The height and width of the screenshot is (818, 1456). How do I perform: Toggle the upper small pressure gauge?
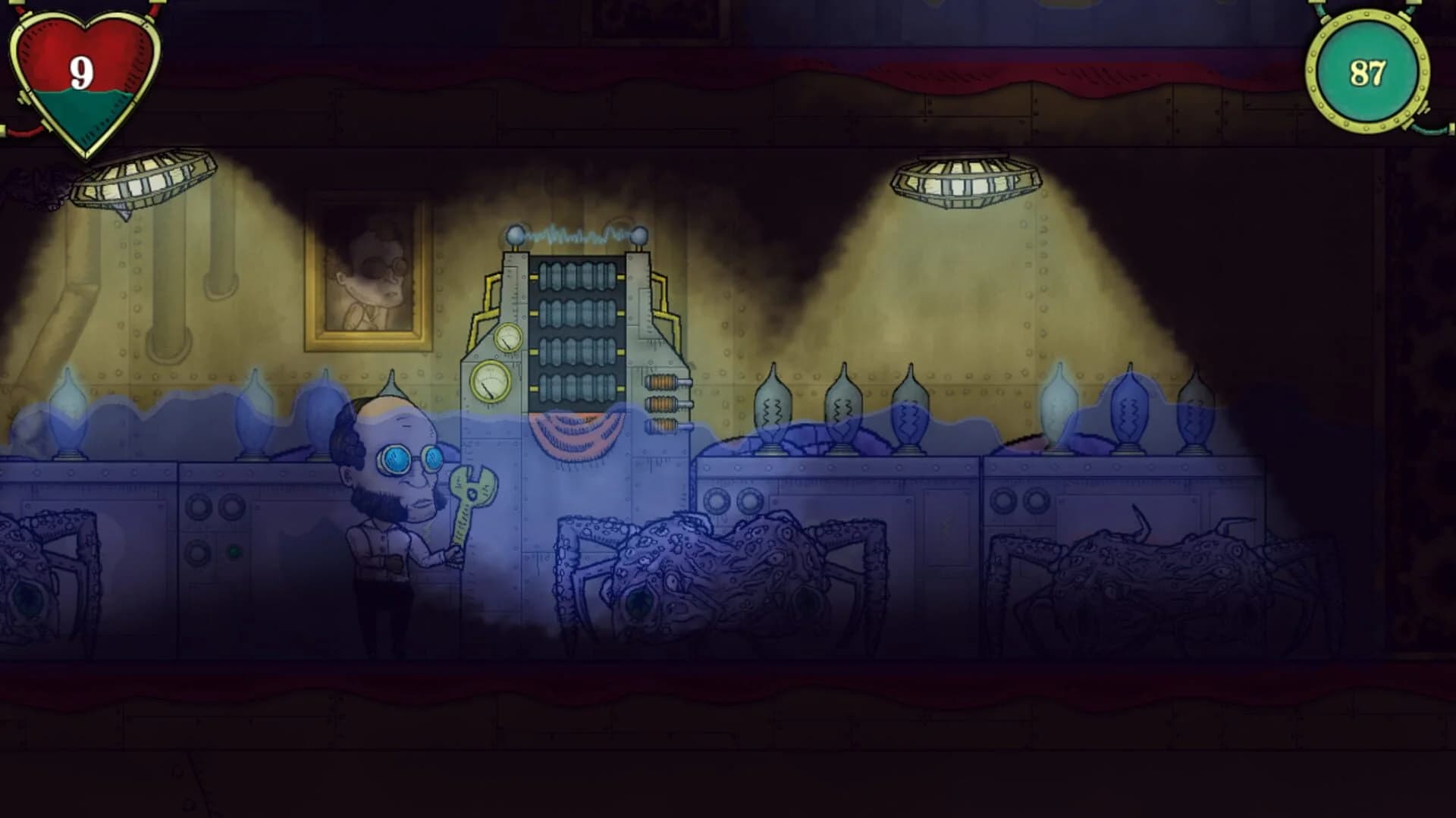pyautogui.click(x=508, y=338)
